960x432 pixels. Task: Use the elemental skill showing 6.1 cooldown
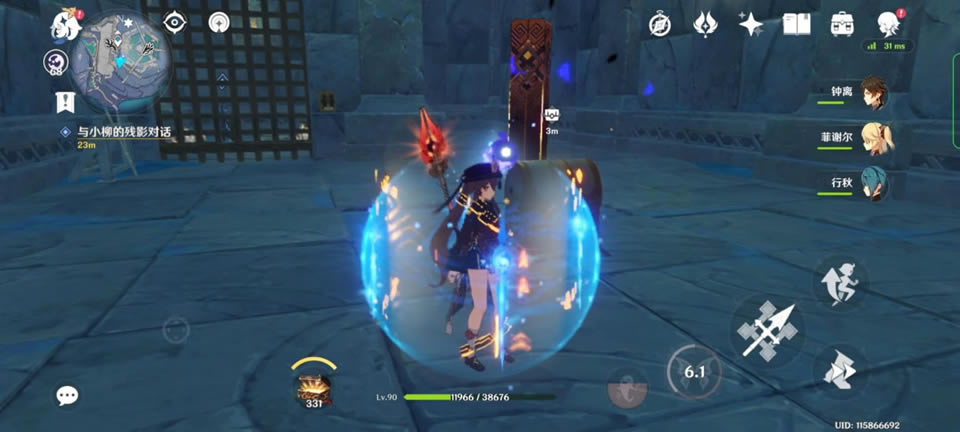pyautogui.click(x=695, y=373)
